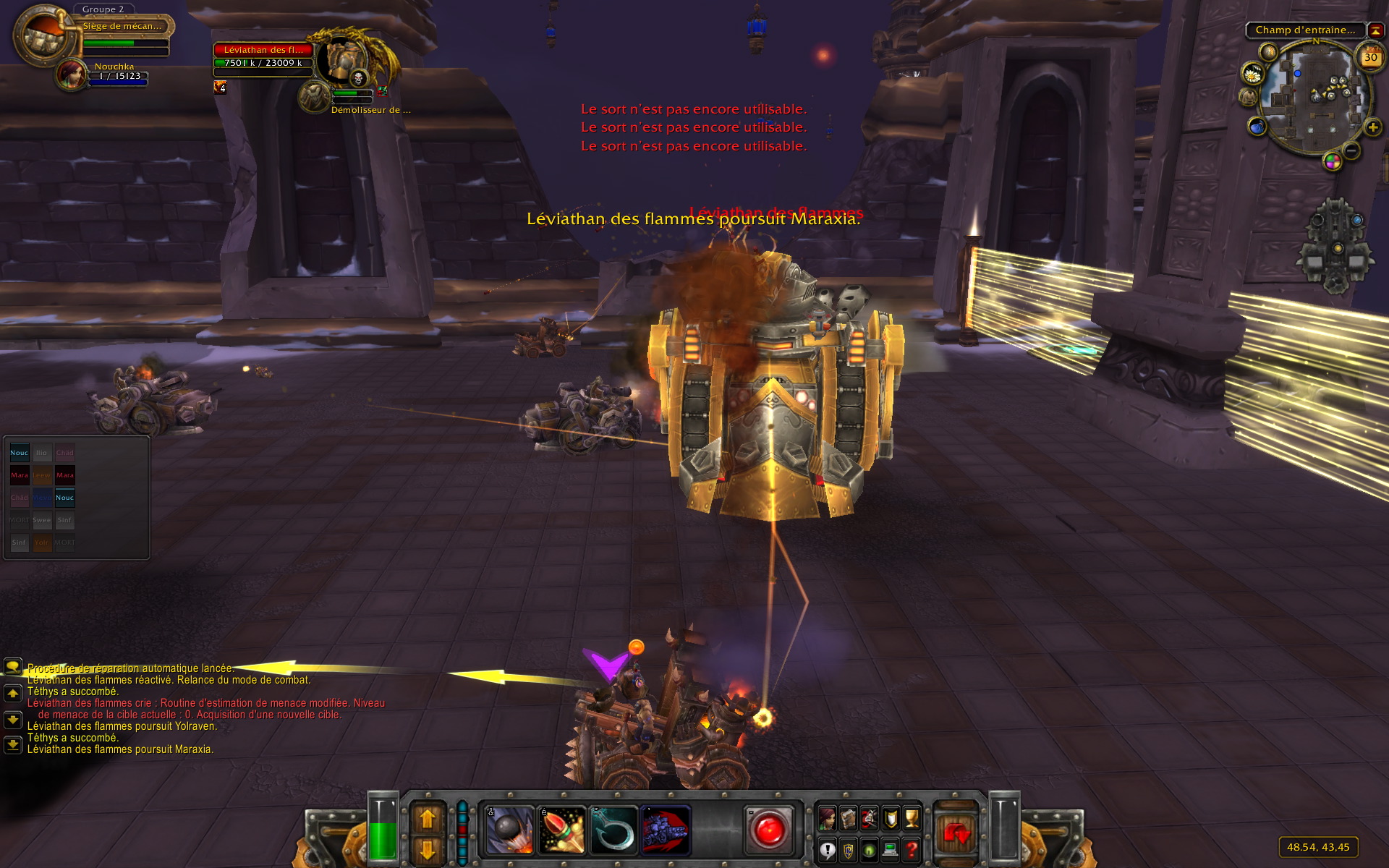
Task: Click the down arrow pitch button
Action: [427, 849]
